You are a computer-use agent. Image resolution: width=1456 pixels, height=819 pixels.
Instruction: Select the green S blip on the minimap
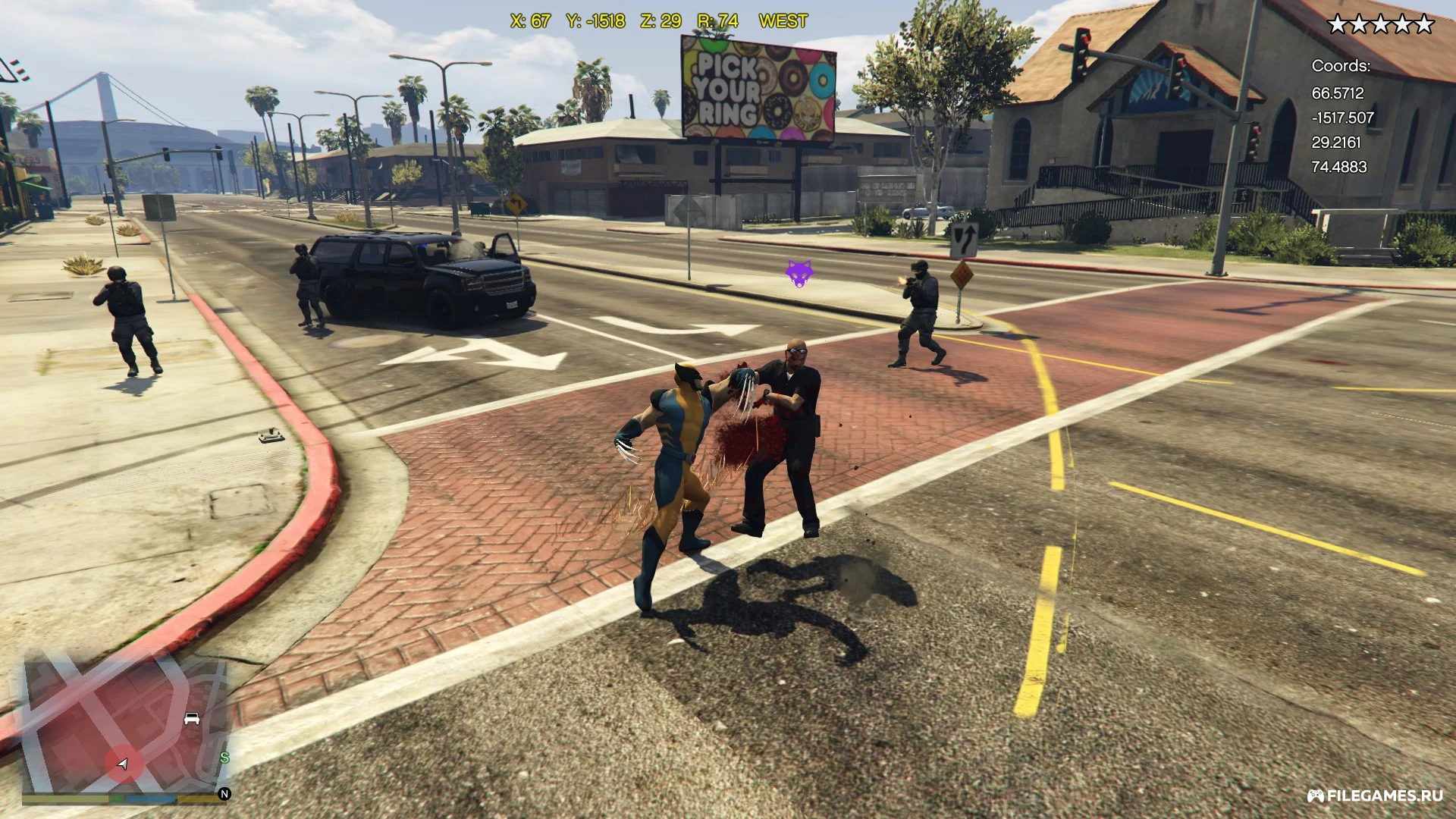point(224,758)
